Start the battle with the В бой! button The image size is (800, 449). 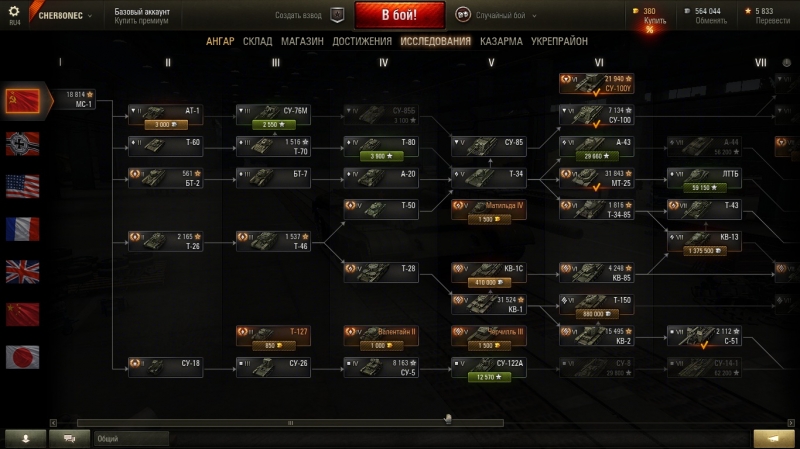coord(399,15)
